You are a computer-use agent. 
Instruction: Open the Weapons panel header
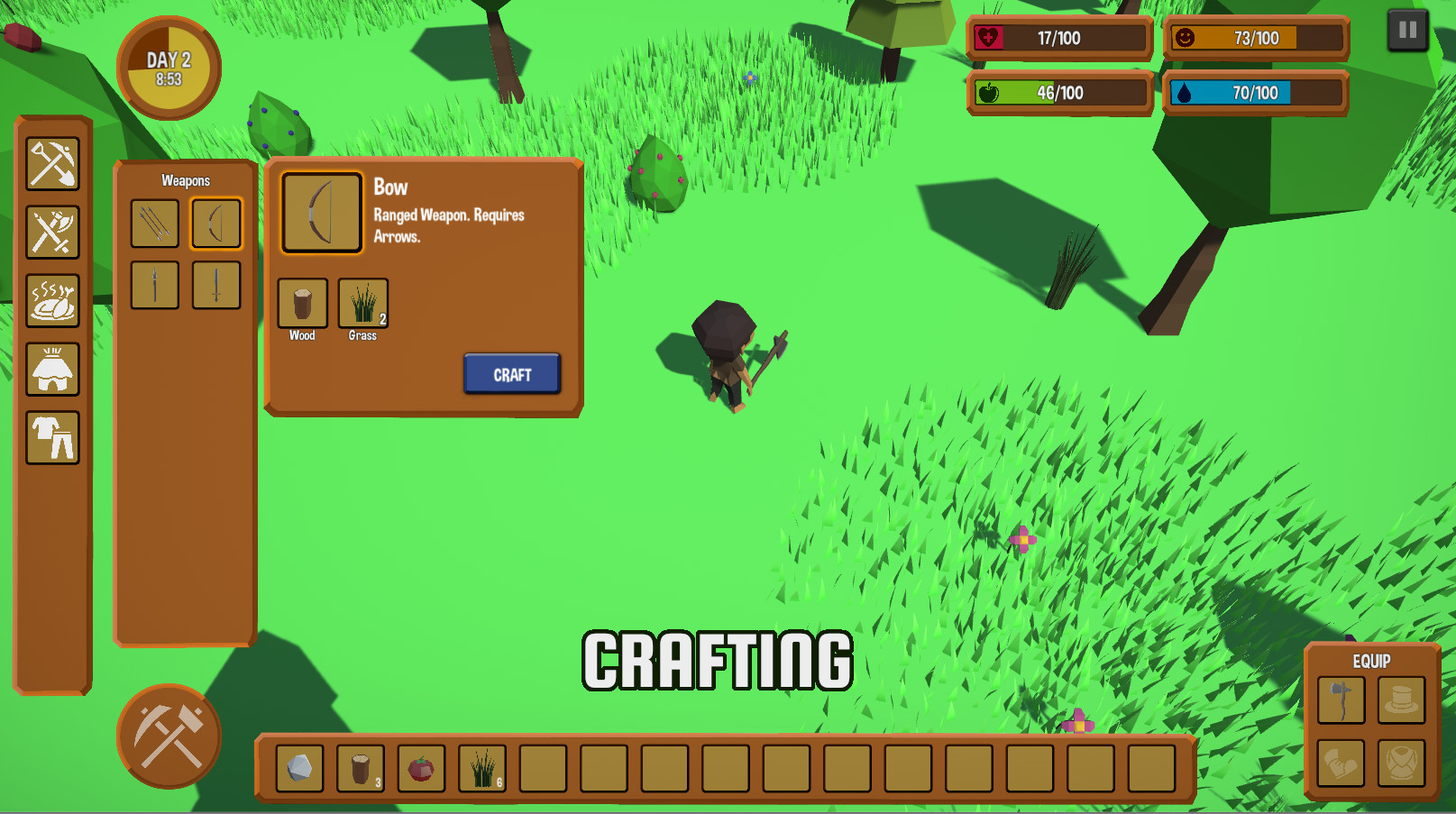coord(185,180)
